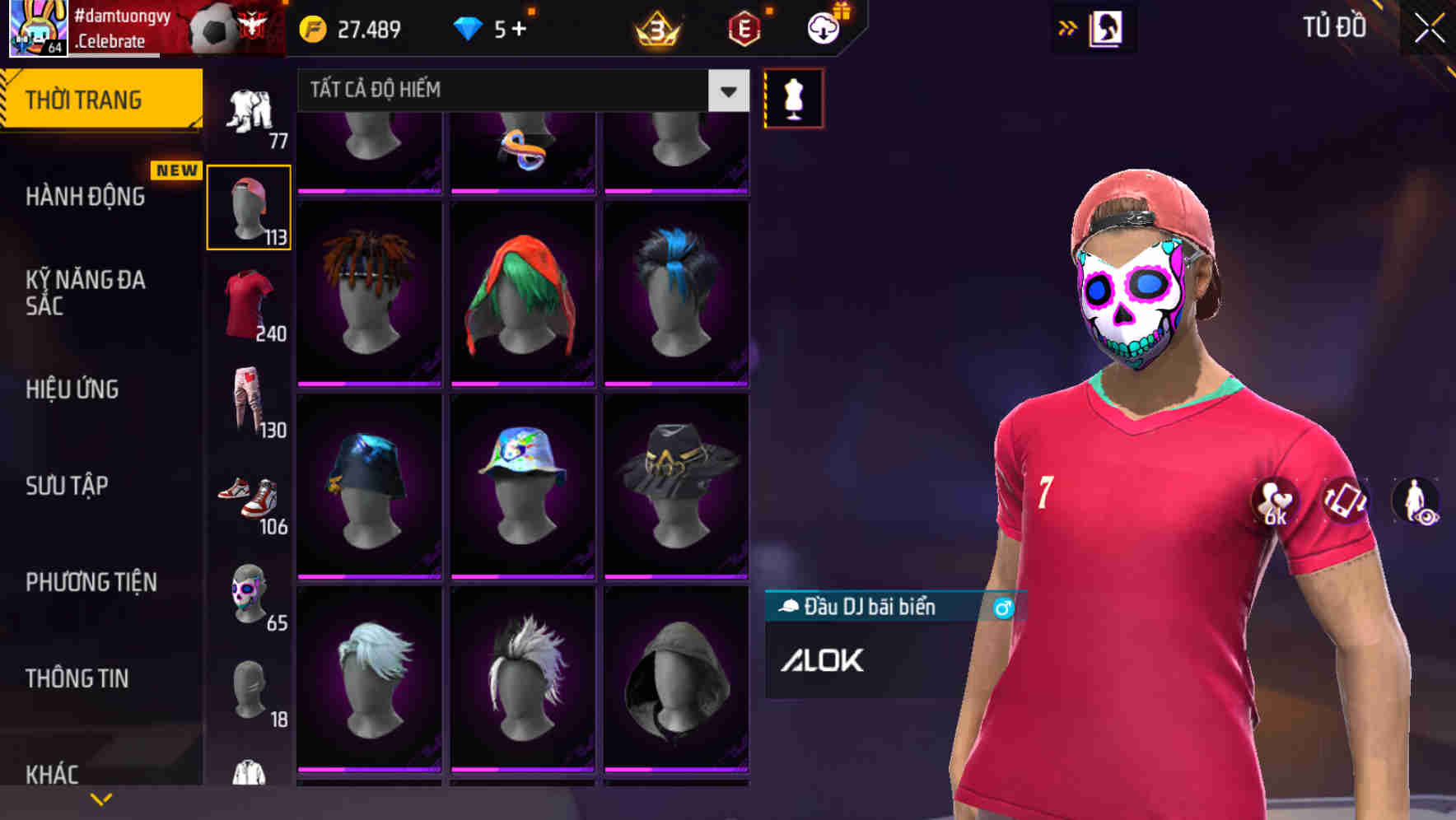This screenshot has width=1456, height=820.
Task: Toggle the mannequin preview display
Action: [x=793, y=97]
